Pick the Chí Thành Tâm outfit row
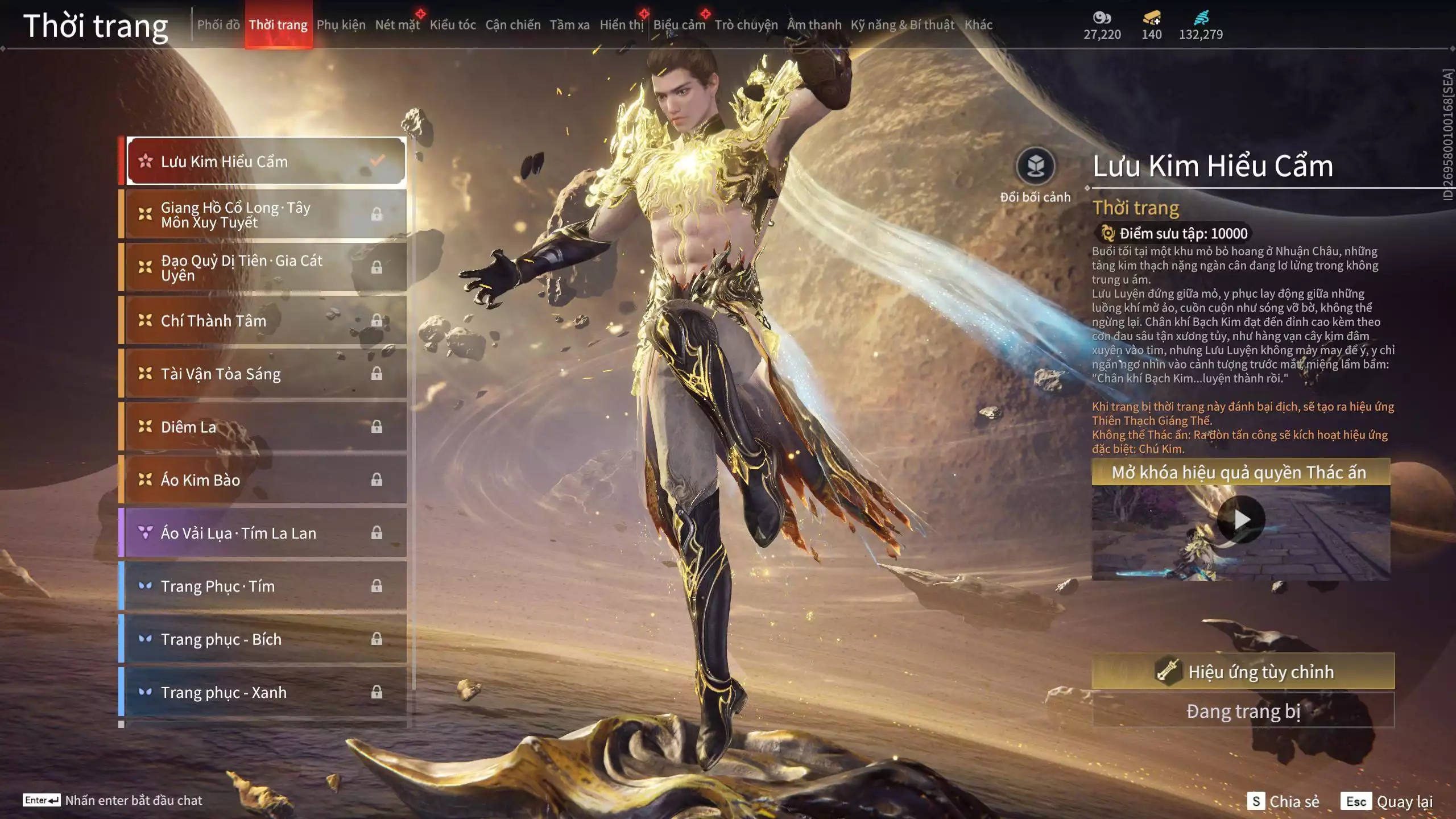 click(x=266, y=321)
